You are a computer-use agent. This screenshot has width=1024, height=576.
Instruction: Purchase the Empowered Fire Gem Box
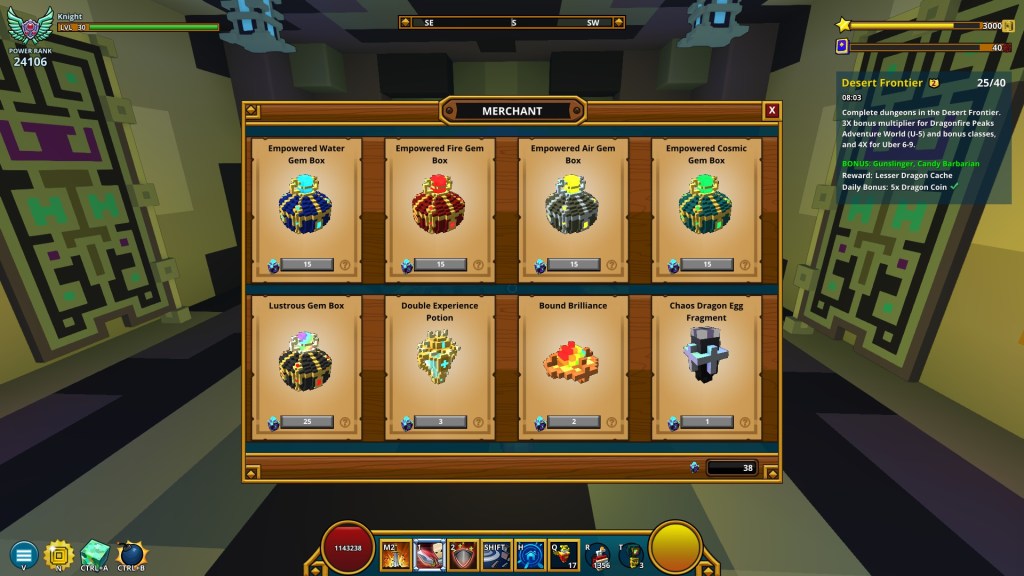point(440,265)
